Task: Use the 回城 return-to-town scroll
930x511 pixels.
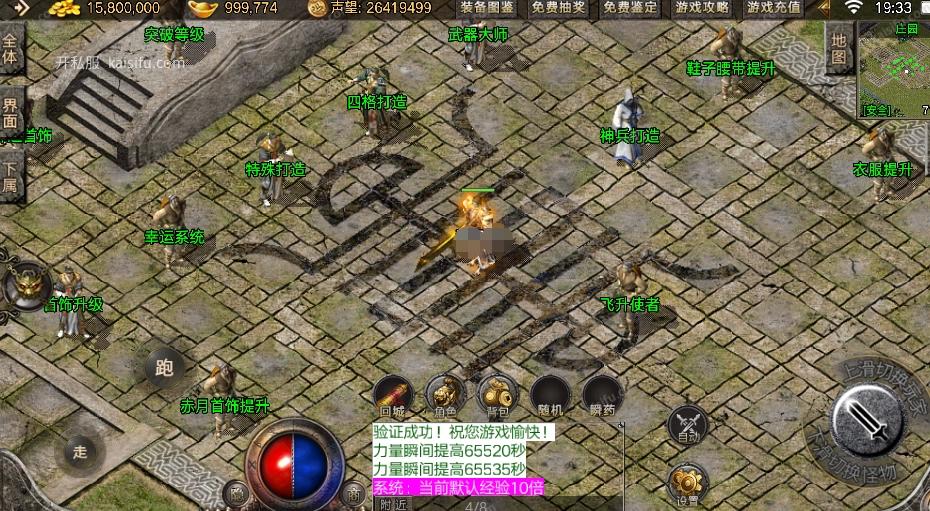Action: 393,395
